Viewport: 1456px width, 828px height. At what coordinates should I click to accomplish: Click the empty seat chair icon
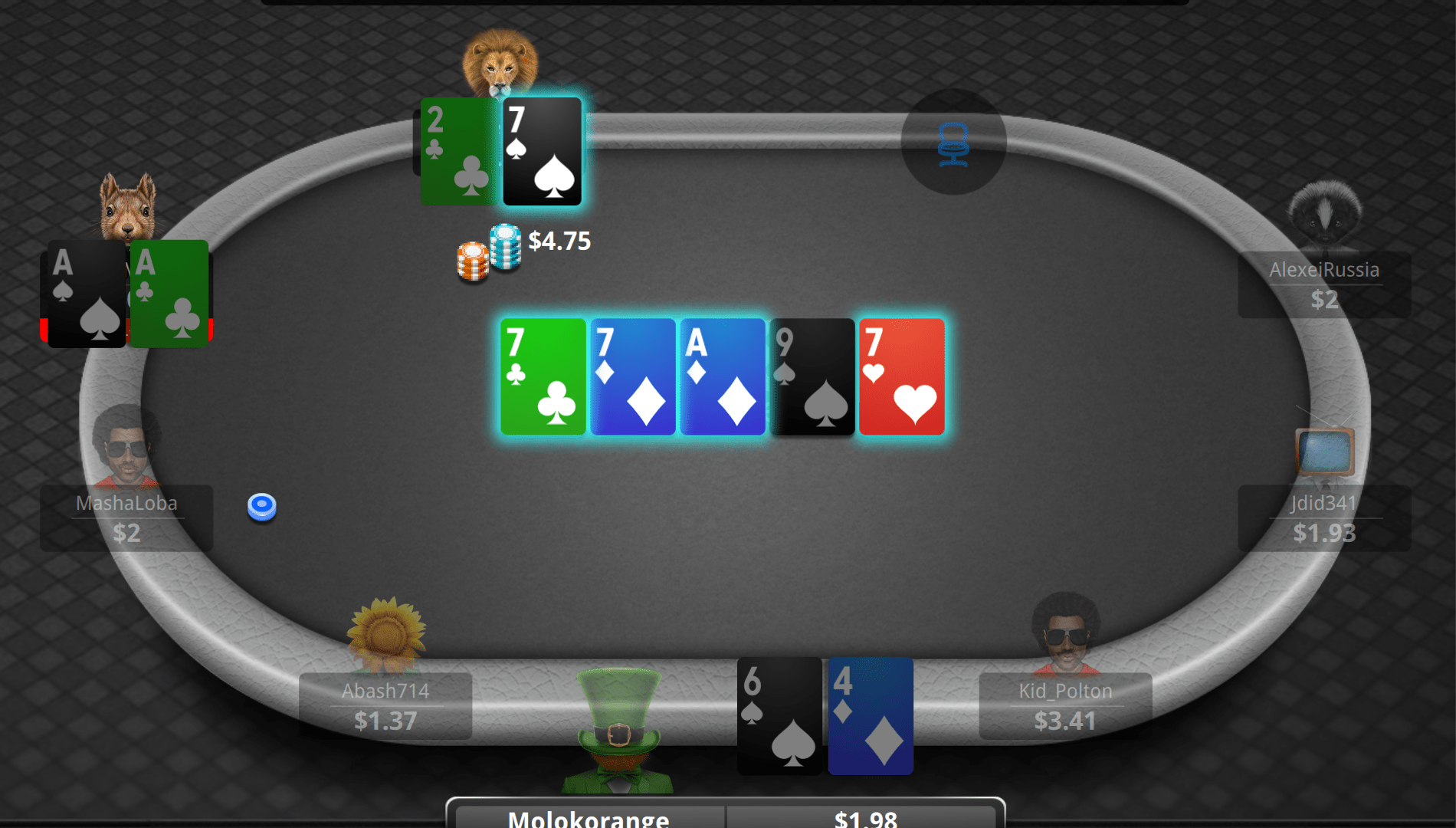click(x=953, y=146)
